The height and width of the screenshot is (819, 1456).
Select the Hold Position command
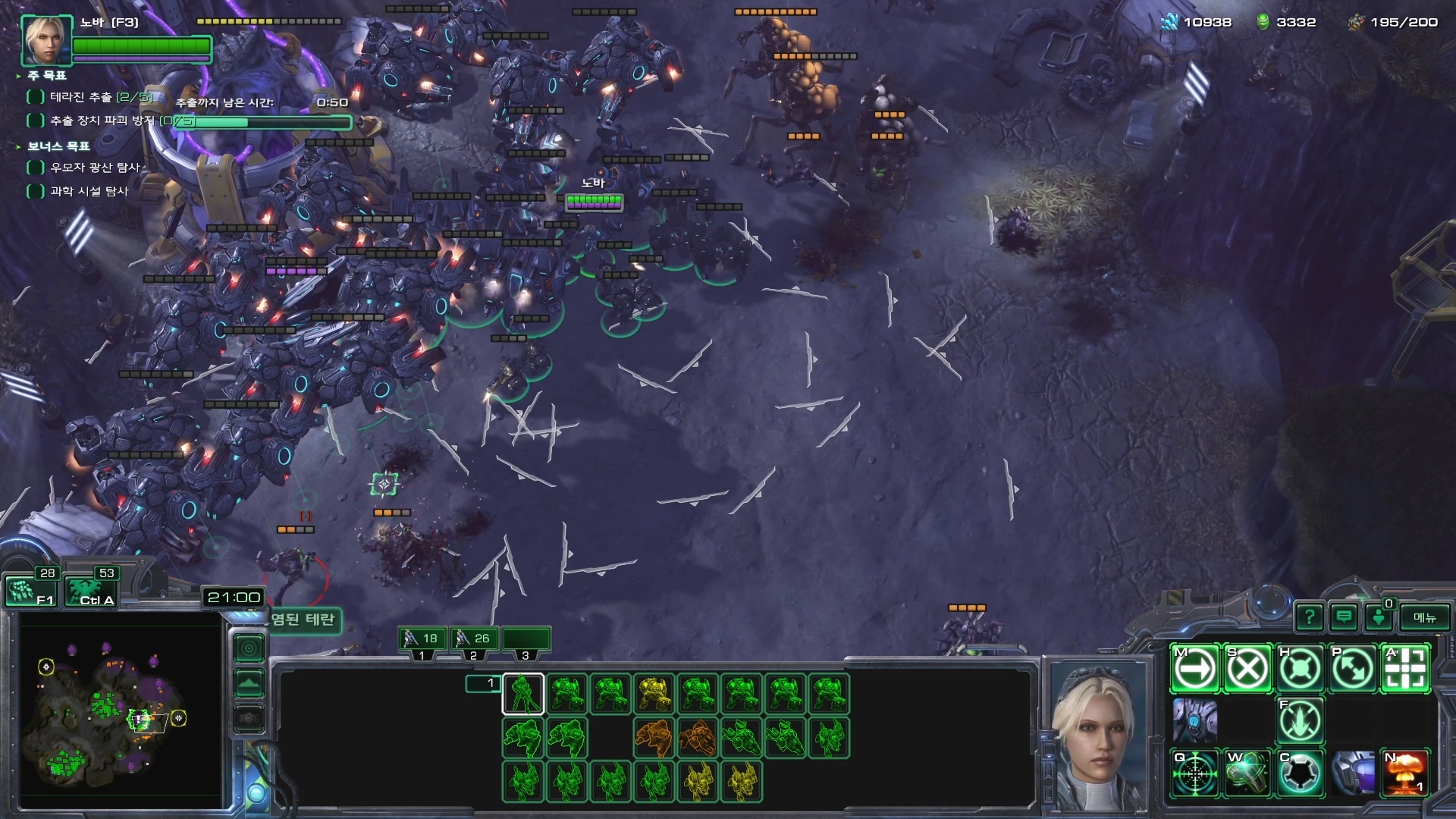click(x=1301, y=669)
